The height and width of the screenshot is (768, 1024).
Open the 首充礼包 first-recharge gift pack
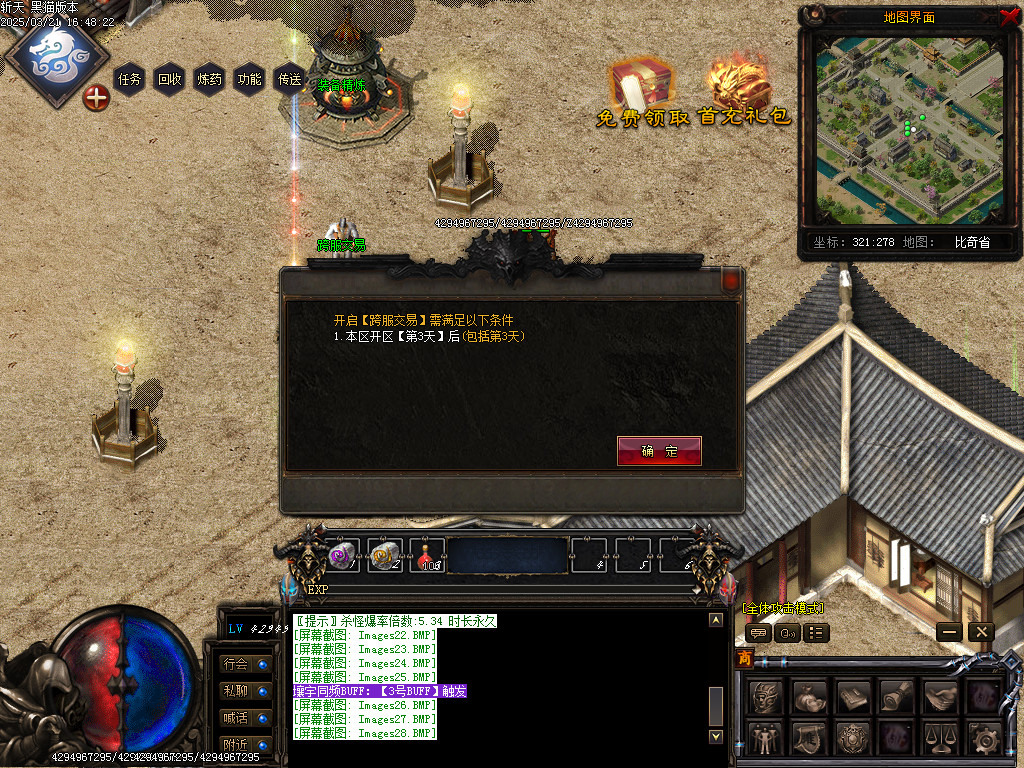(x=744, y=92)
